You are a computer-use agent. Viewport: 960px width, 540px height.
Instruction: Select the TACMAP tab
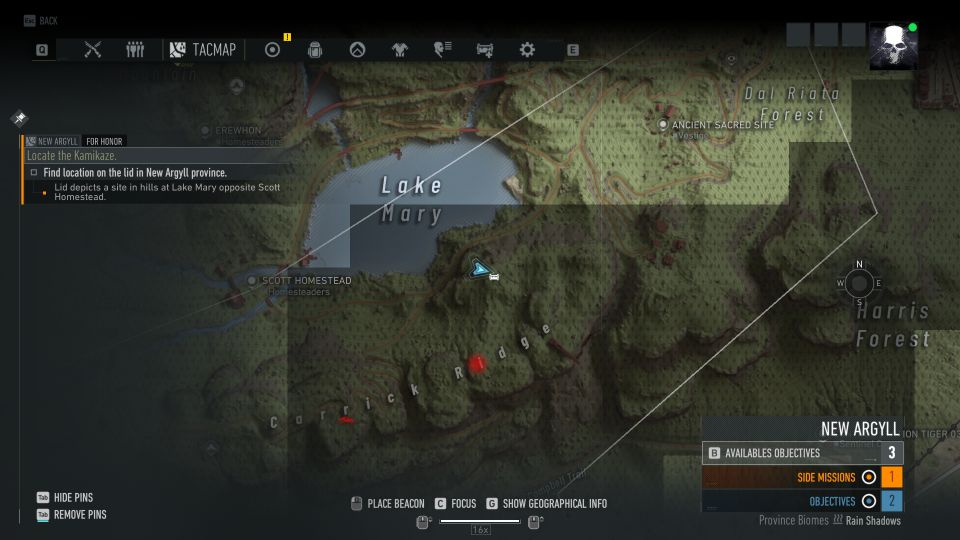tap(204, 49)
